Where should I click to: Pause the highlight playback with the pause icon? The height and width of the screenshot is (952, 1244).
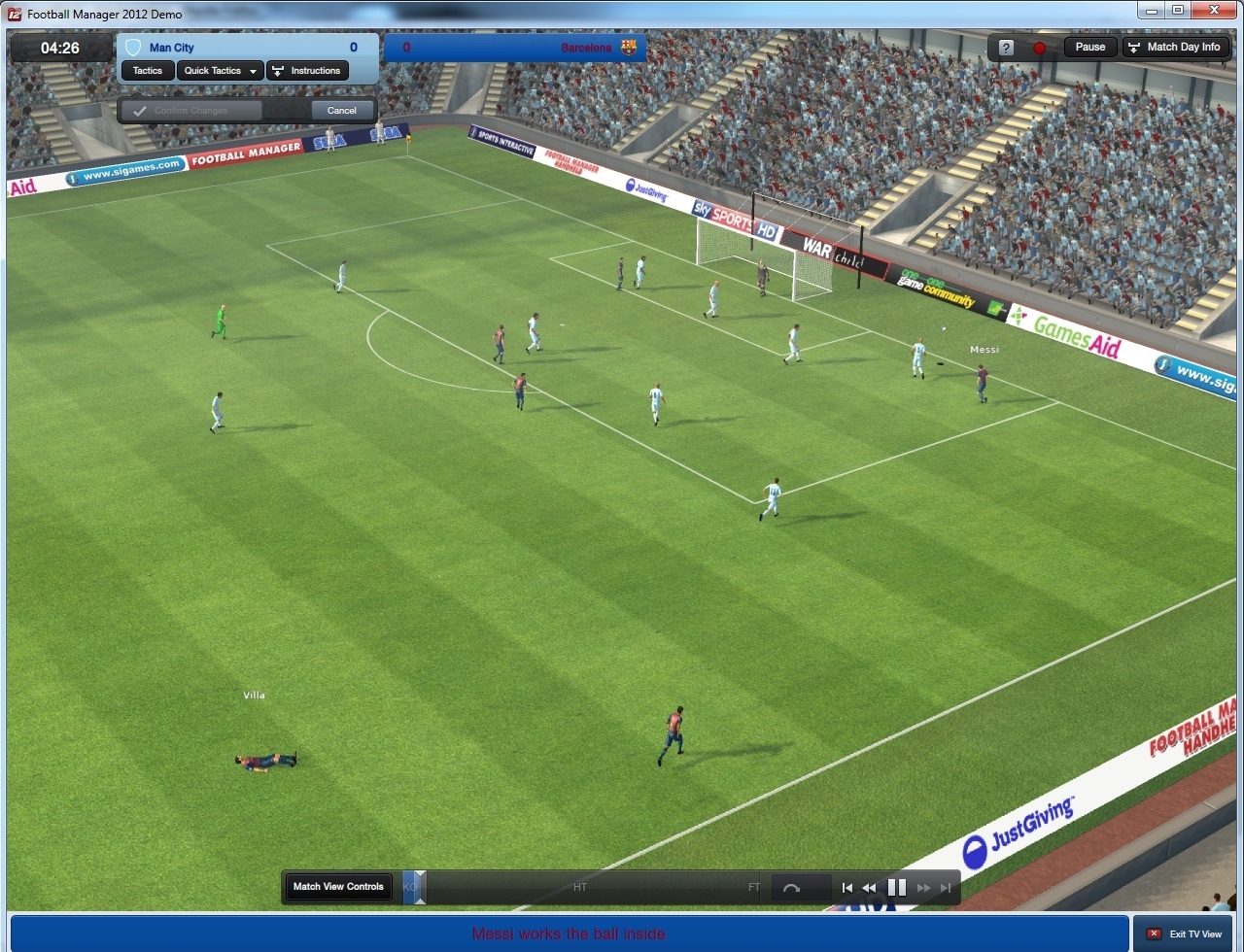(x=896, y=887)
